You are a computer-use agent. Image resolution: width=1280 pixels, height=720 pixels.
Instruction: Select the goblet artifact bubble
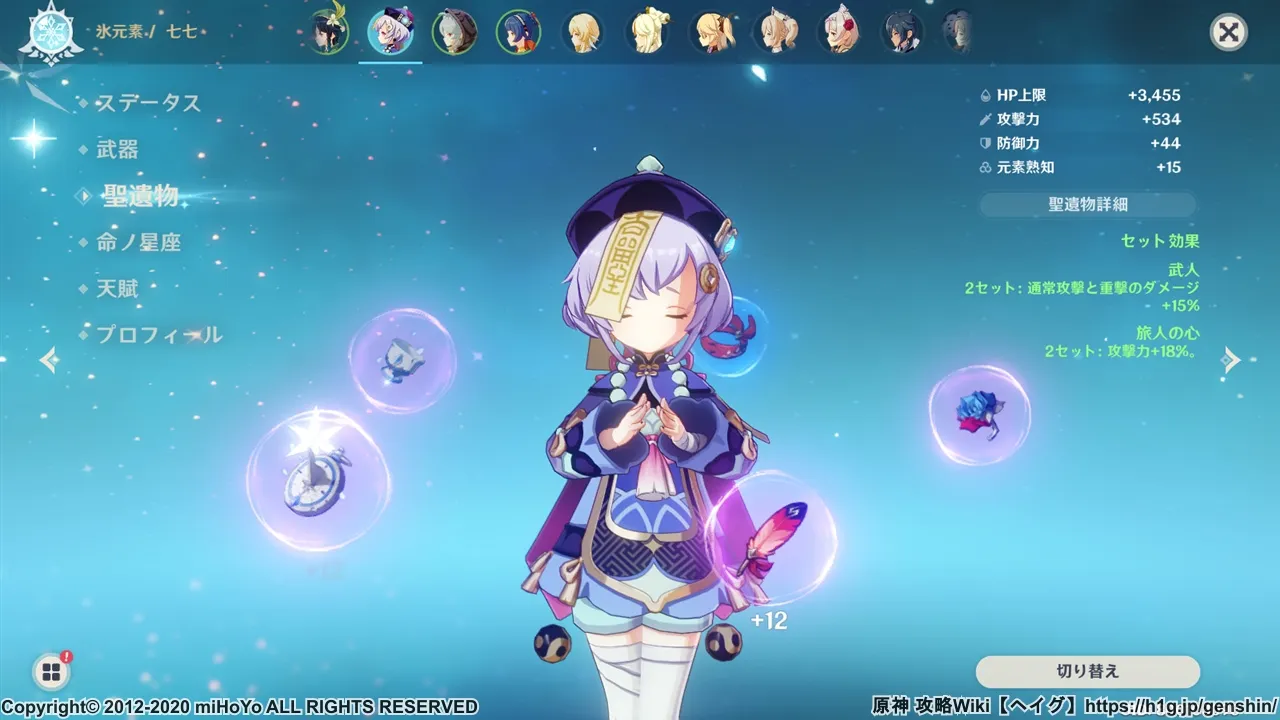pyautogui.click(x=402, y=360)
